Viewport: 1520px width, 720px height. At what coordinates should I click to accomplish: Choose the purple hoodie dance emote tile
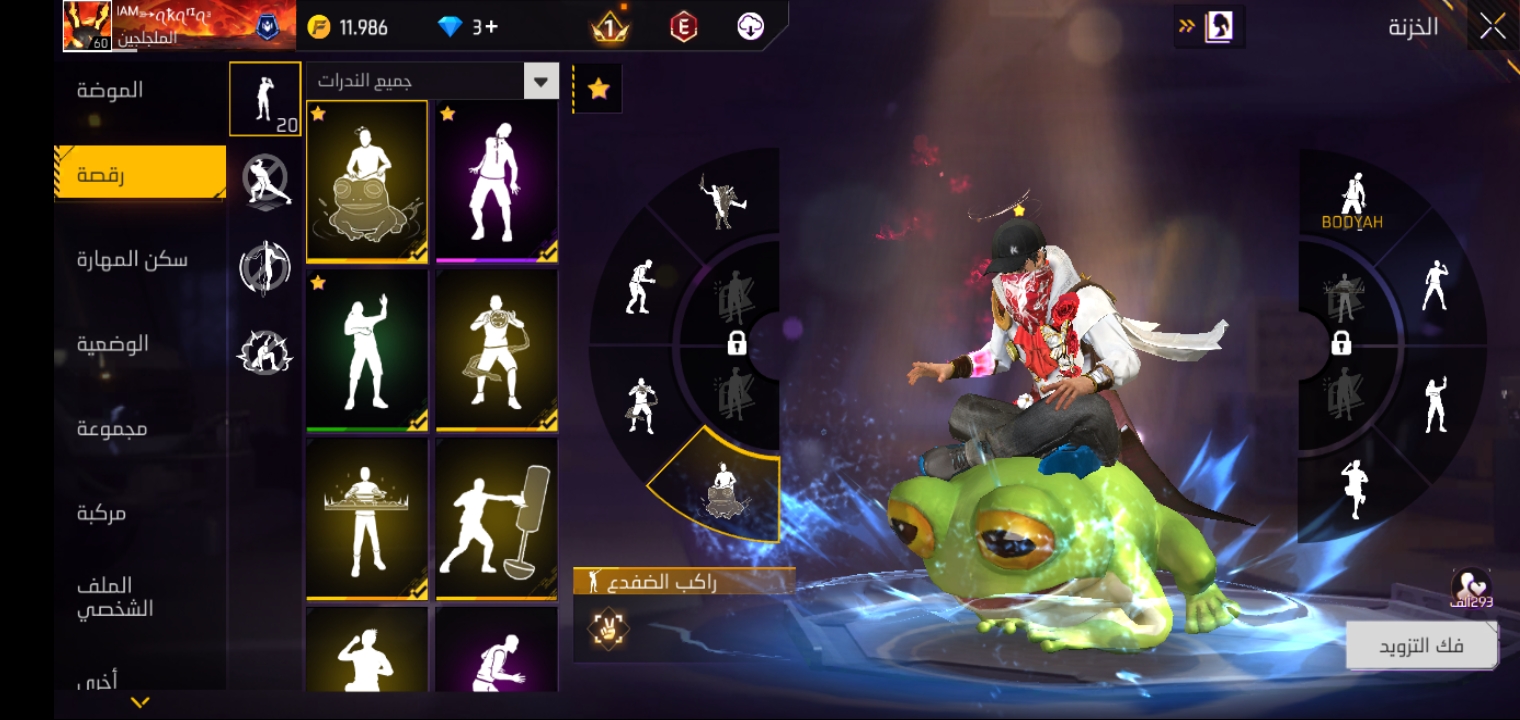point(497,182)
